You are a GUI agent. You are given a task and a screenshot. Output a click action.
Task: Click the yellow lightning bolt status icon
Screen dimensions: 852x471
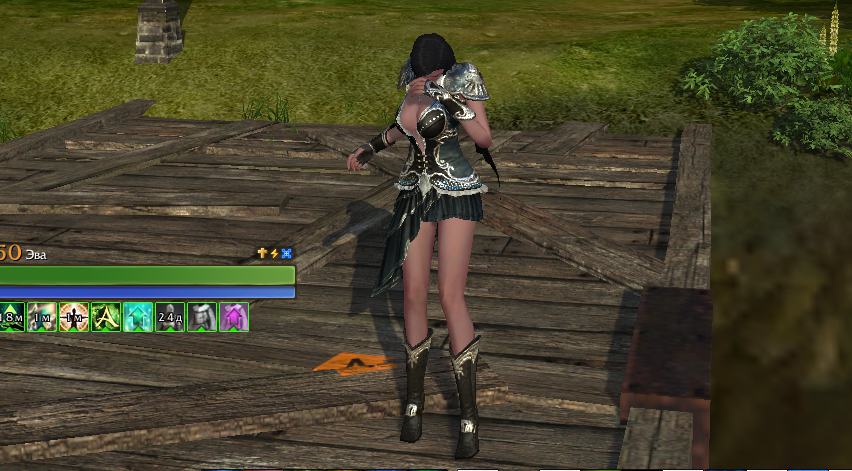(x=275, y=254)
